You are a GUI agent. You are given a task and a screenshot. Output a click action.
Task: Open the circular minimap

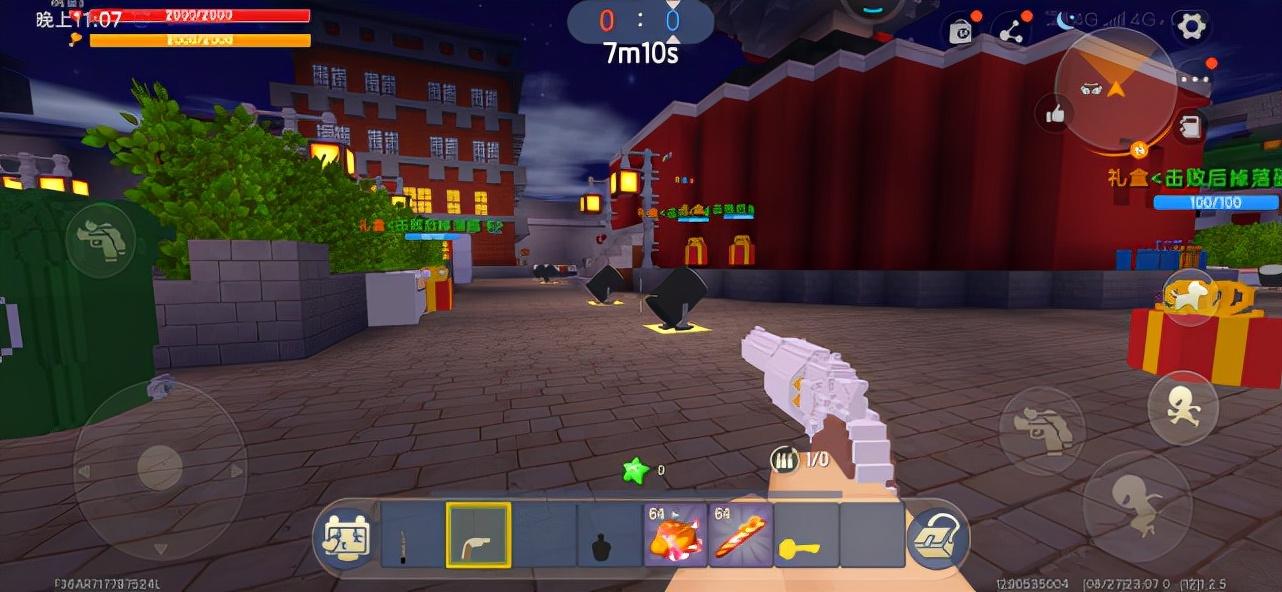point(1115,88)
